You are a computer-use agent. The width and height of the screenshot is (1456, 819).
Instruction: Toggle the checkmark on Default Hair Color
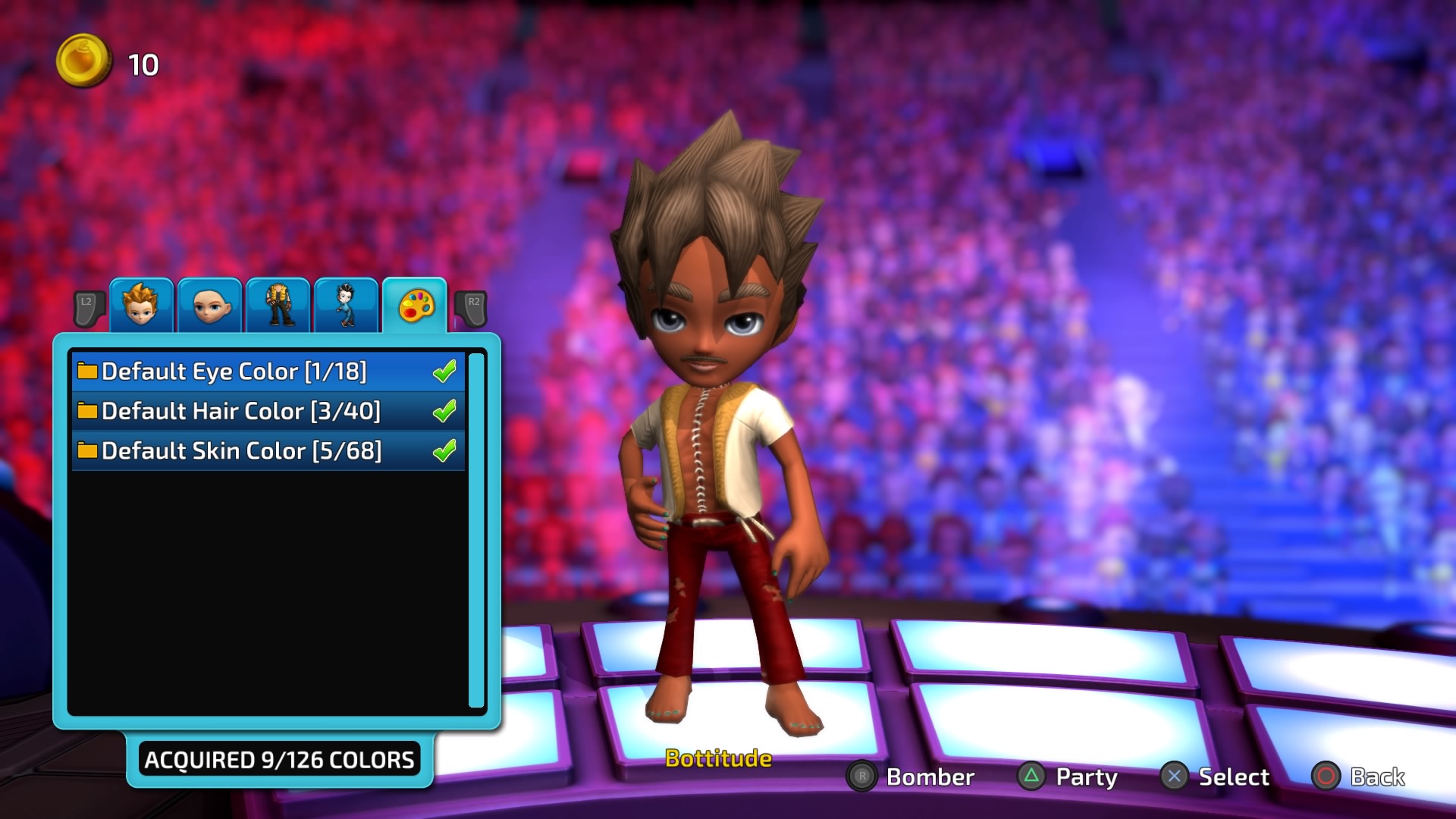tap(446, 411)
